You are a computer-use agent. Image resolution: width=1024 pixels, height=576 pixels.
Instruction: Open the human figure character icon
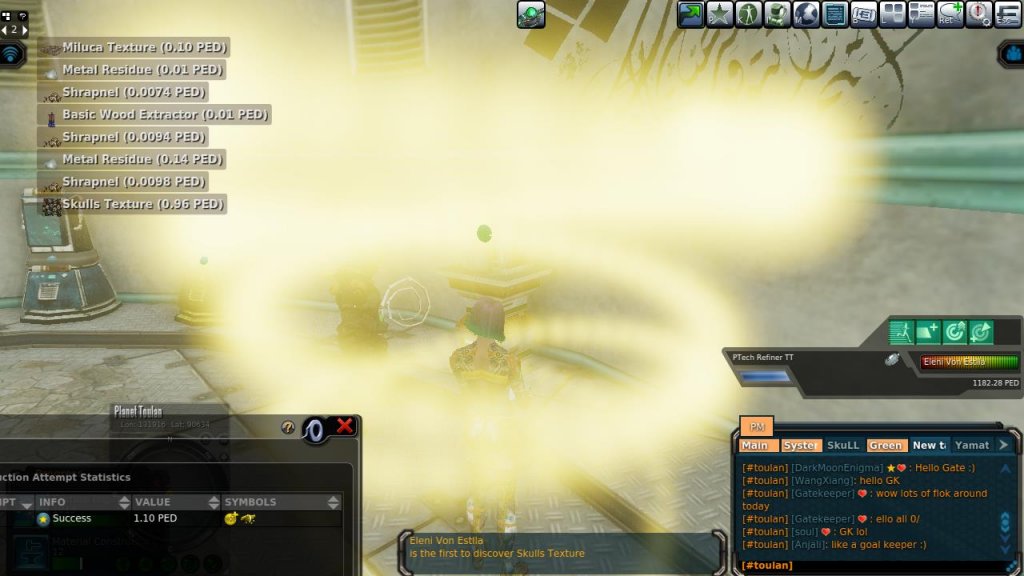[x=748, y=14]
